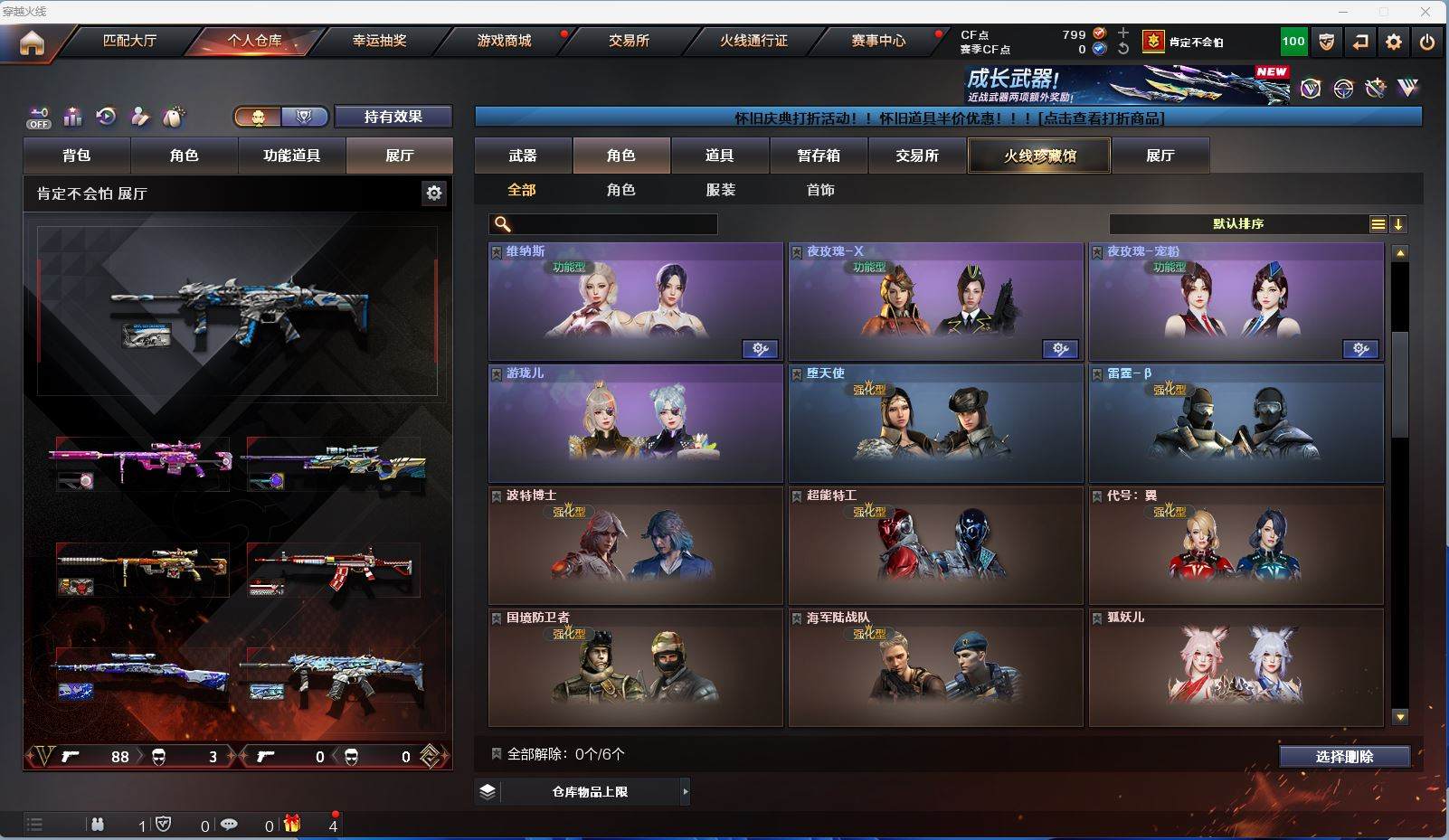Switch to the 背包 tab
This screenshot has width=1449, height=840.
pyautogui.click(x=77, y=156)
